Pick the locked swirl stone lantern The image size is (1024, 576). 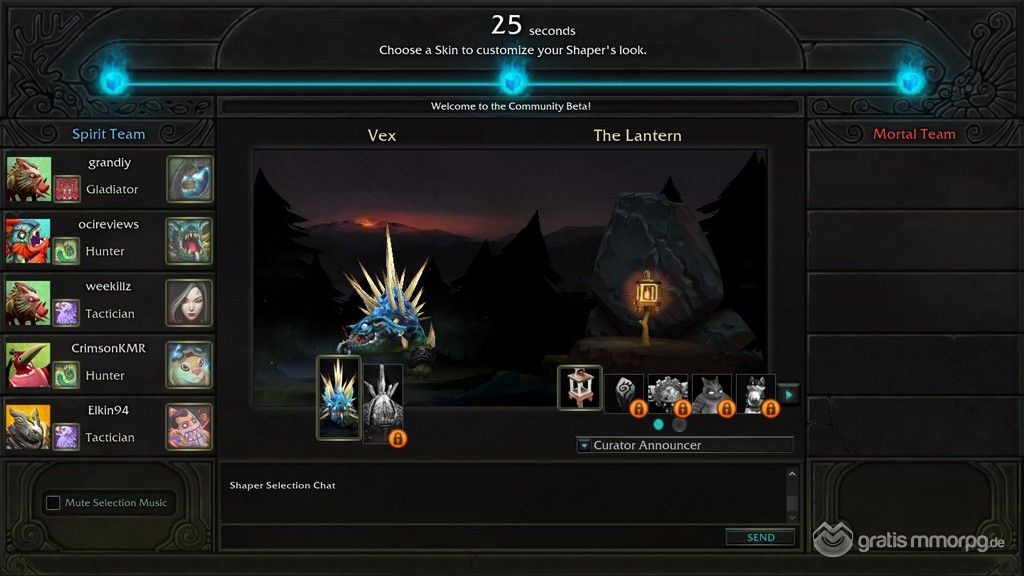tap(624, 392)
